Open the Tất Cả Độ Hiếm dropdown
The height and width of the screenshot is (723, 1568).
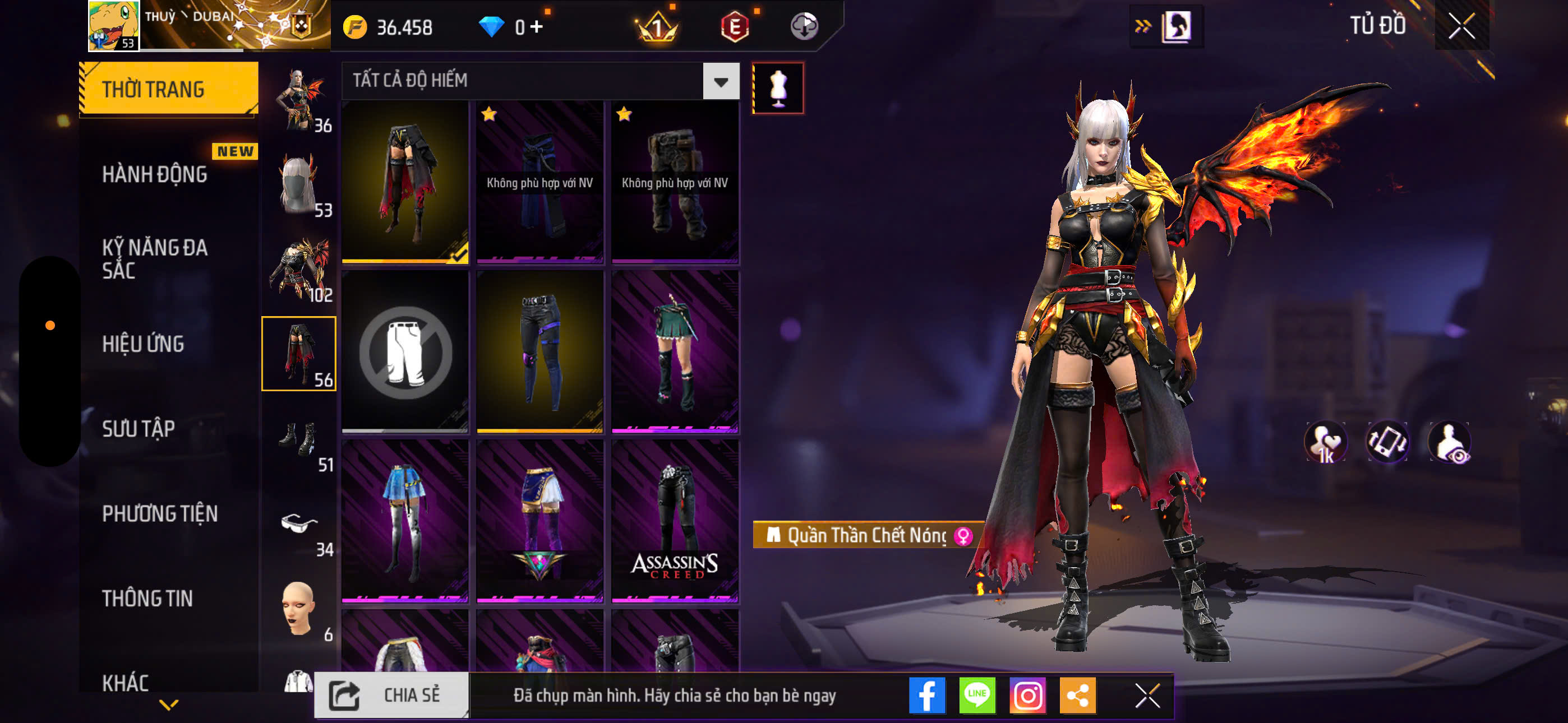[721, 81]
